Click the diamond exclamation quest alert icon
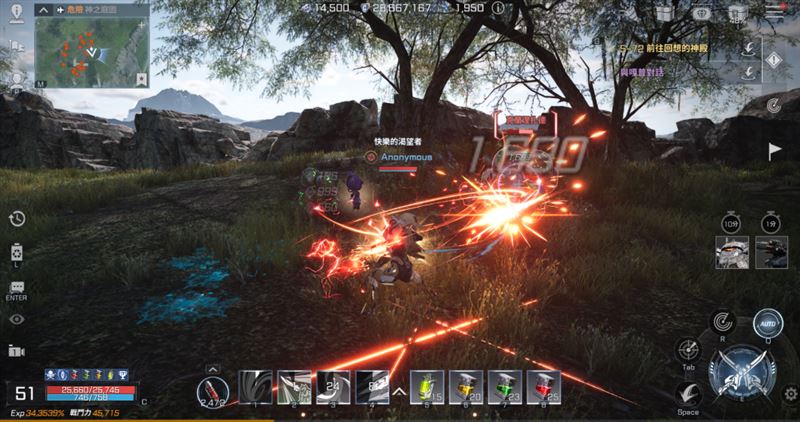 click(x=773, y=59)
